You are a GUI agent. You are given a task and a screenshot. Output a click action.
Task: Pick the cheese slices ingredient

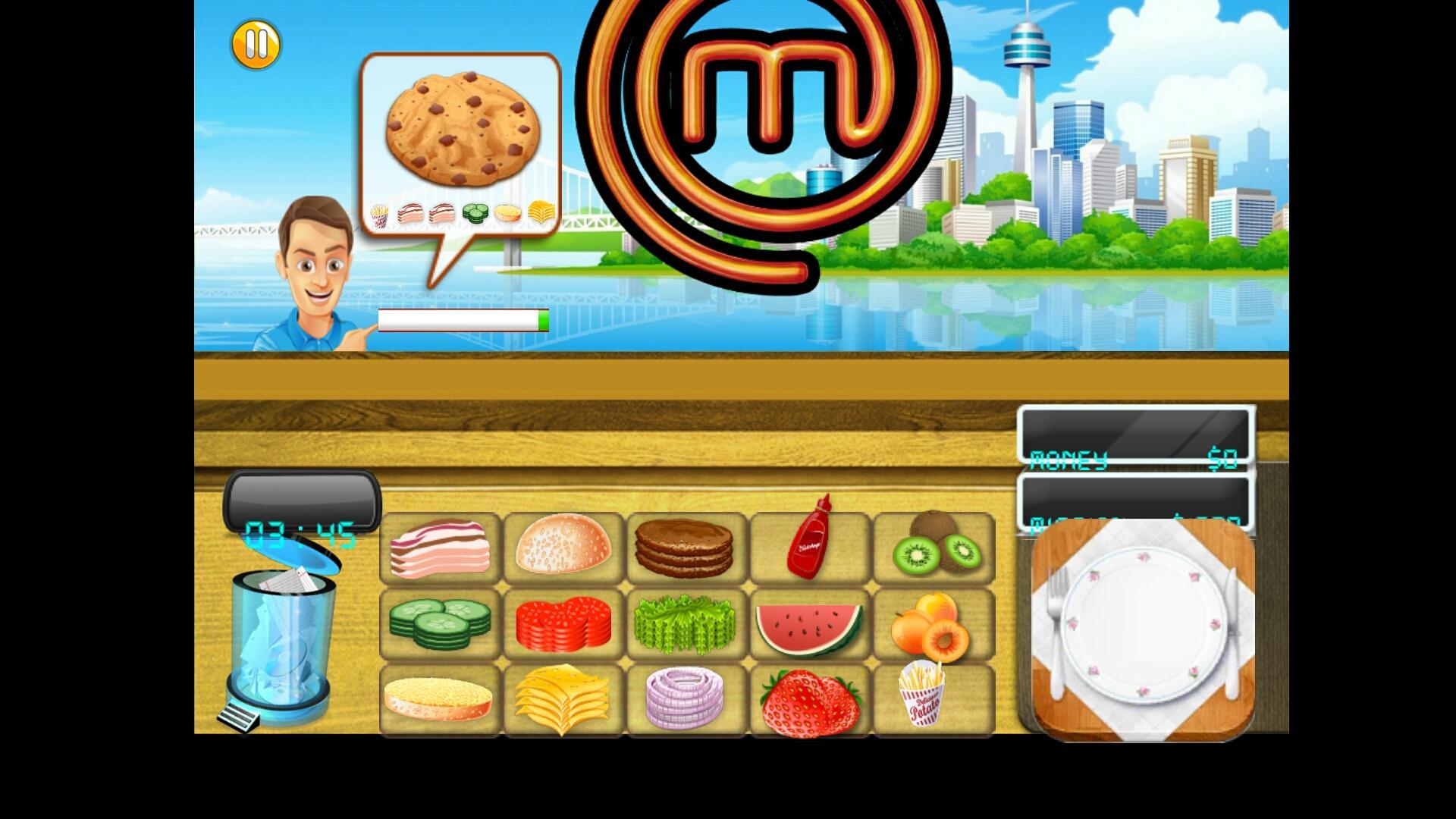click(563, 698)
